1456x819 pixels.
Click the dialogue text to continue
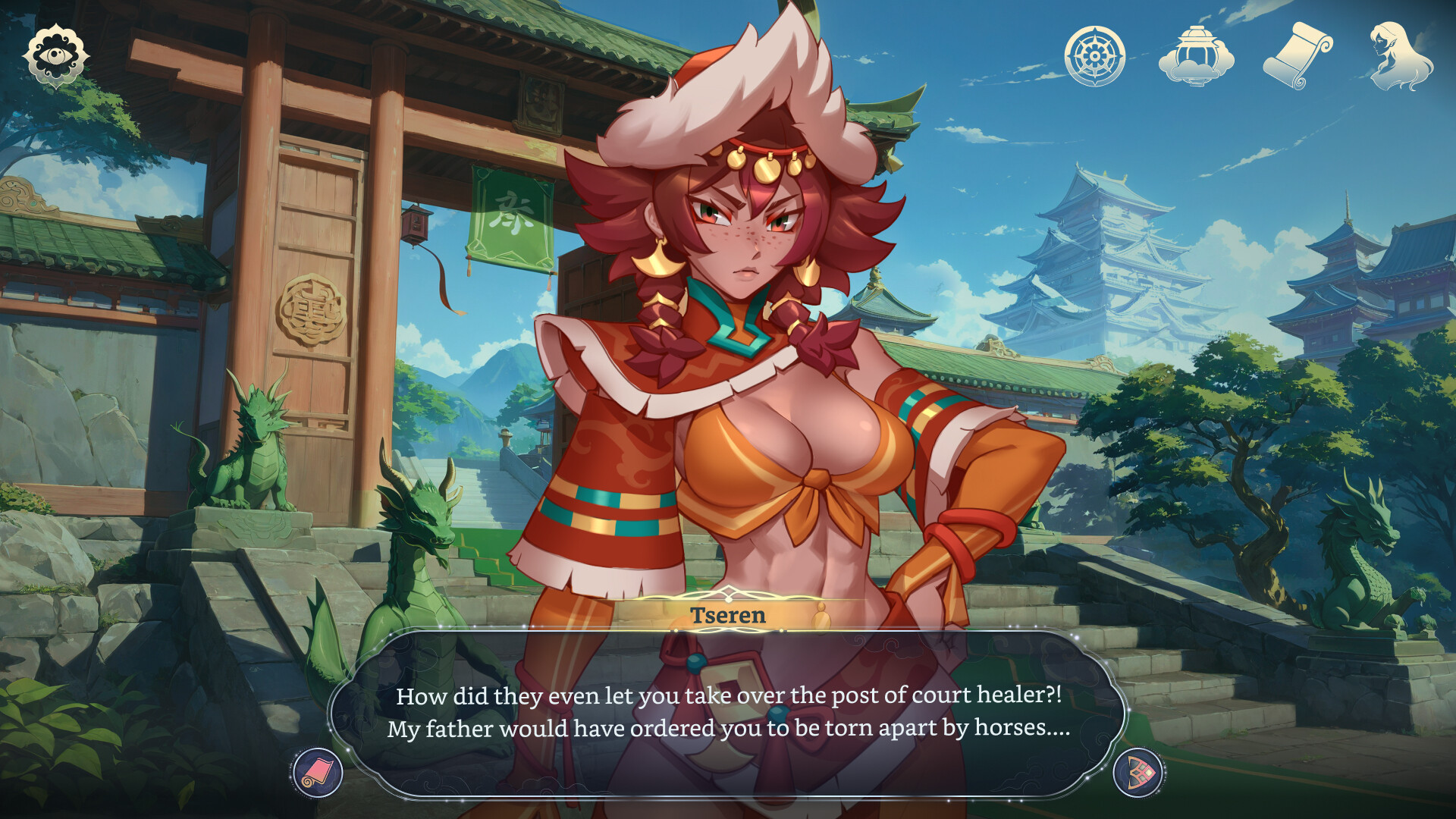728,713
